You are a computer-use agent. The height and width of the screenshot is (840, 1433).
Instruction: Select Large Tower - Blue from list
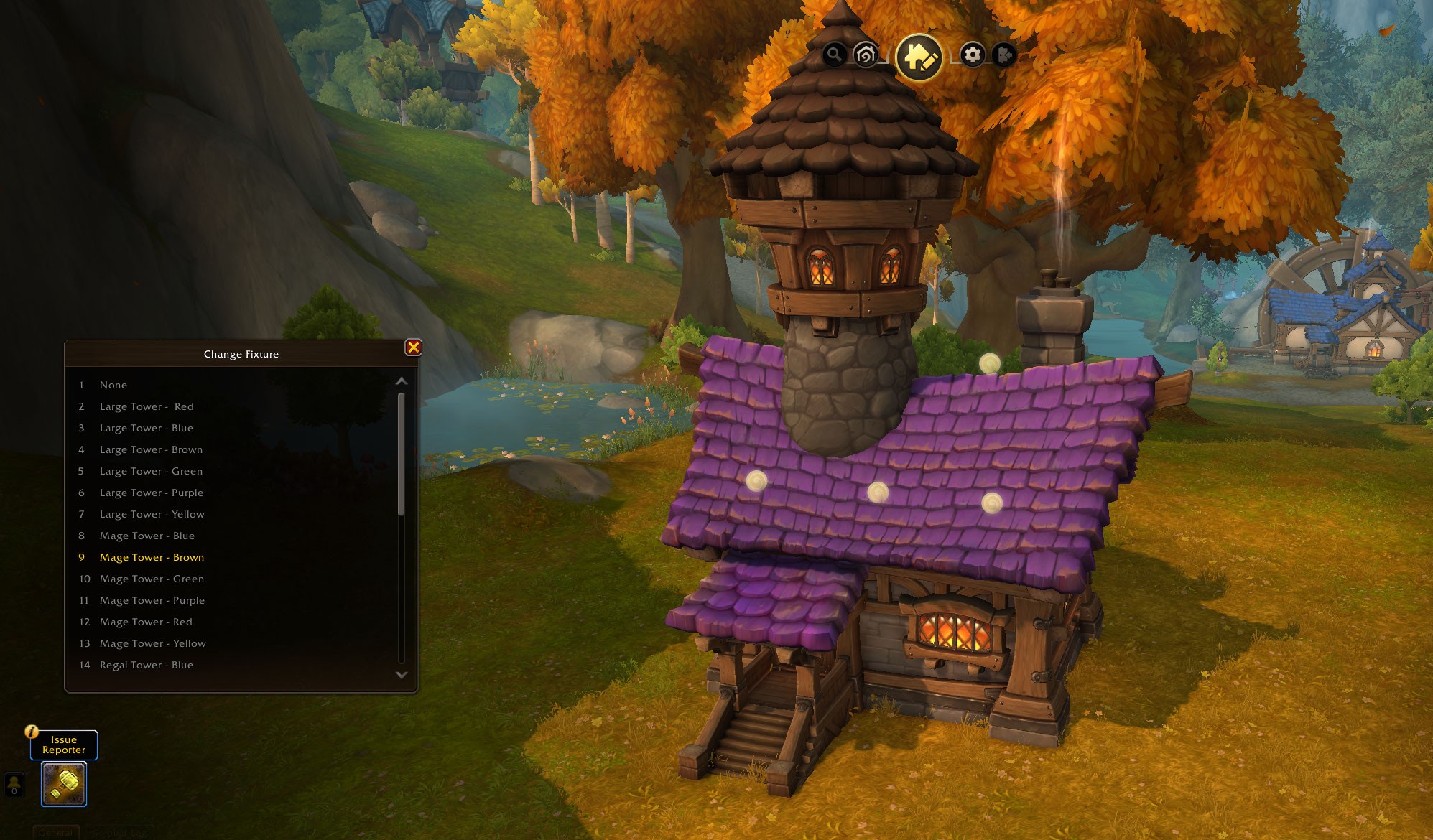[x=147, y=428]
